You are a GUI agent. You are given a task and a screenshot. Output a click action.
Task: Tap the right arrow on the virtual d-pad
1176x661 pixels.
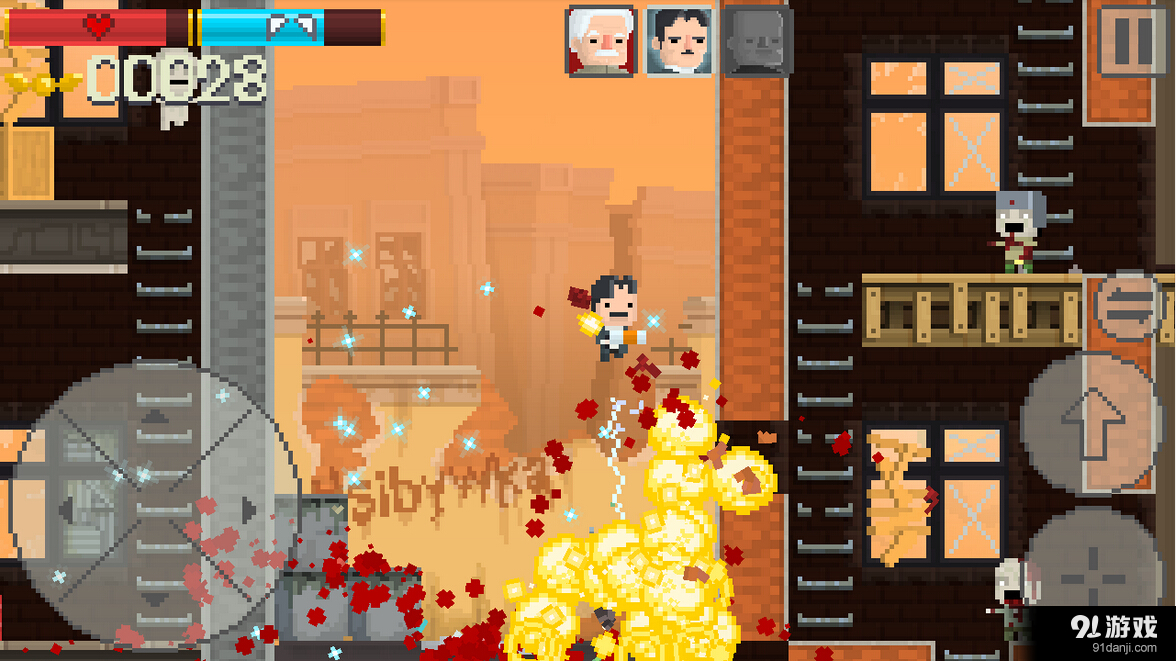pyautogui.click(x=248, y=509)
